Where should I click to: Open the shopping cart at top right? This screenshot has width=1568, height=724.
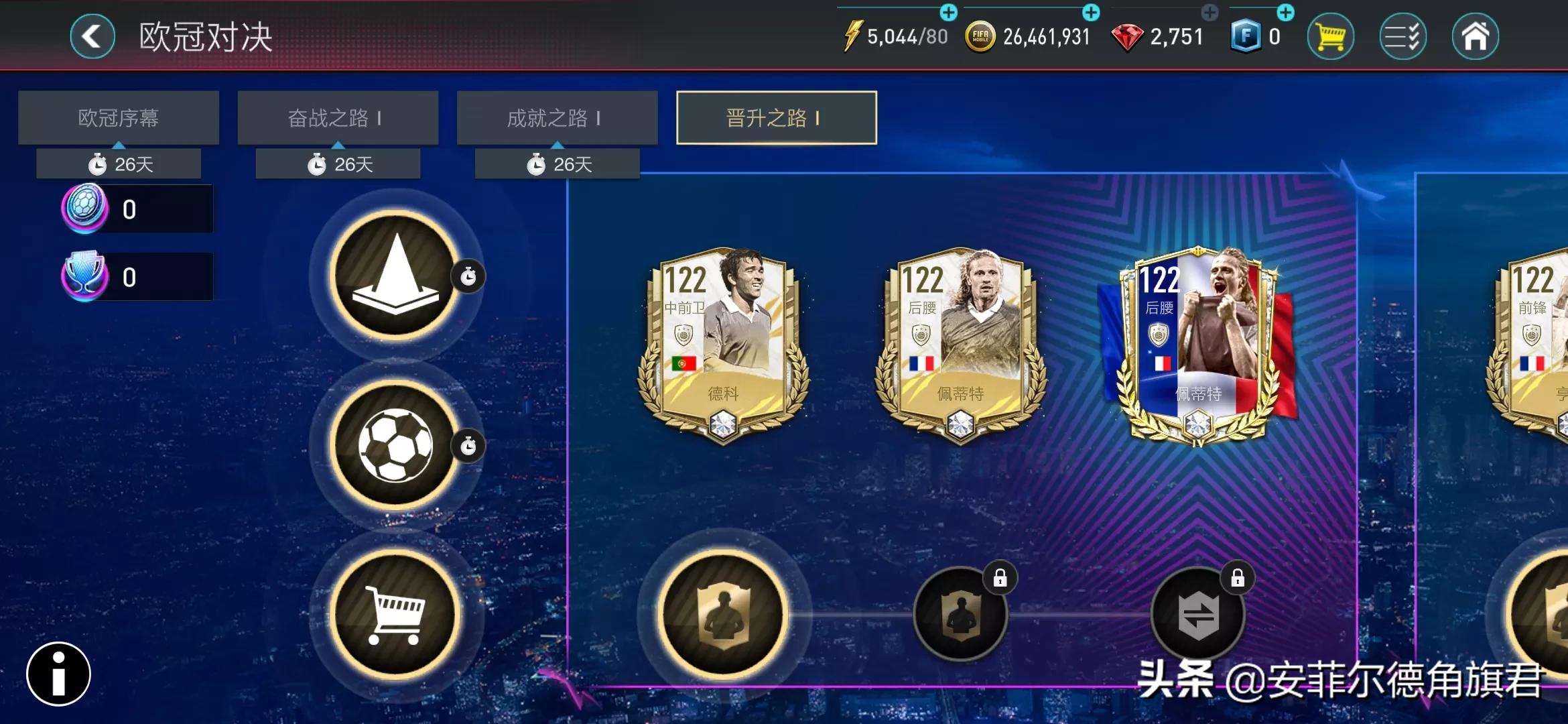pyautogui.click(x=1330, y=36)
